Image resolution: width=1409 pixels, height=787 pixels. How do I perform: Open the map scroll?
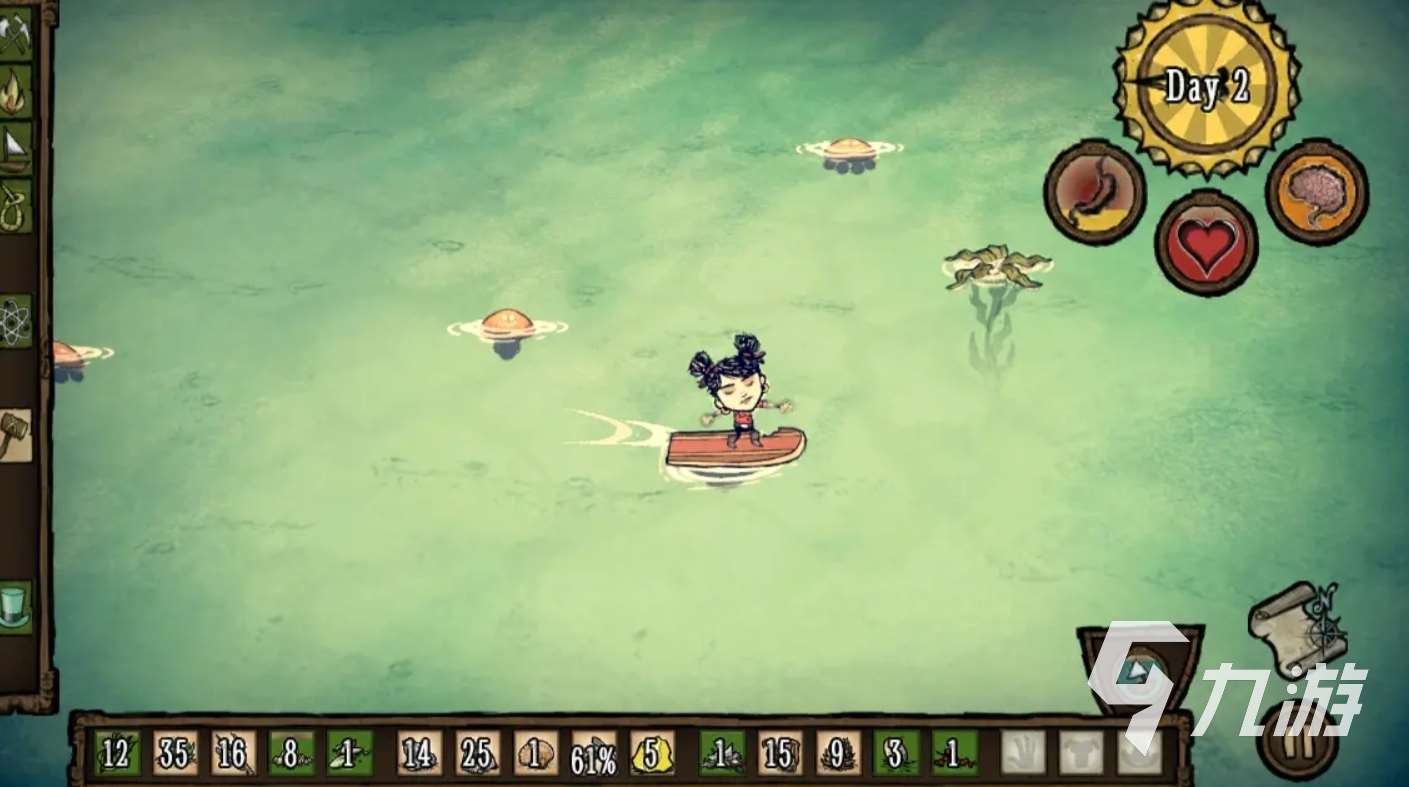[x=1297, y=629]
